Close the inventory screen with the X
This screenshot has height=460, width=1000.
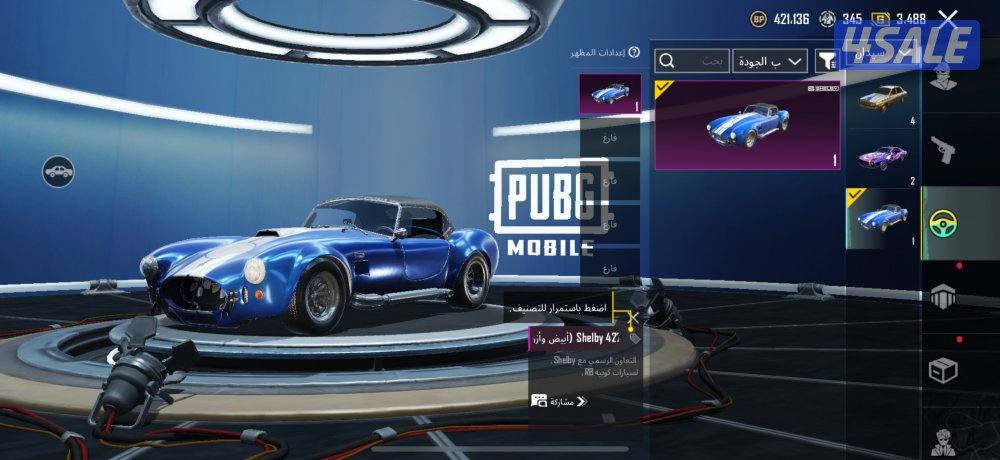(948, 17)
